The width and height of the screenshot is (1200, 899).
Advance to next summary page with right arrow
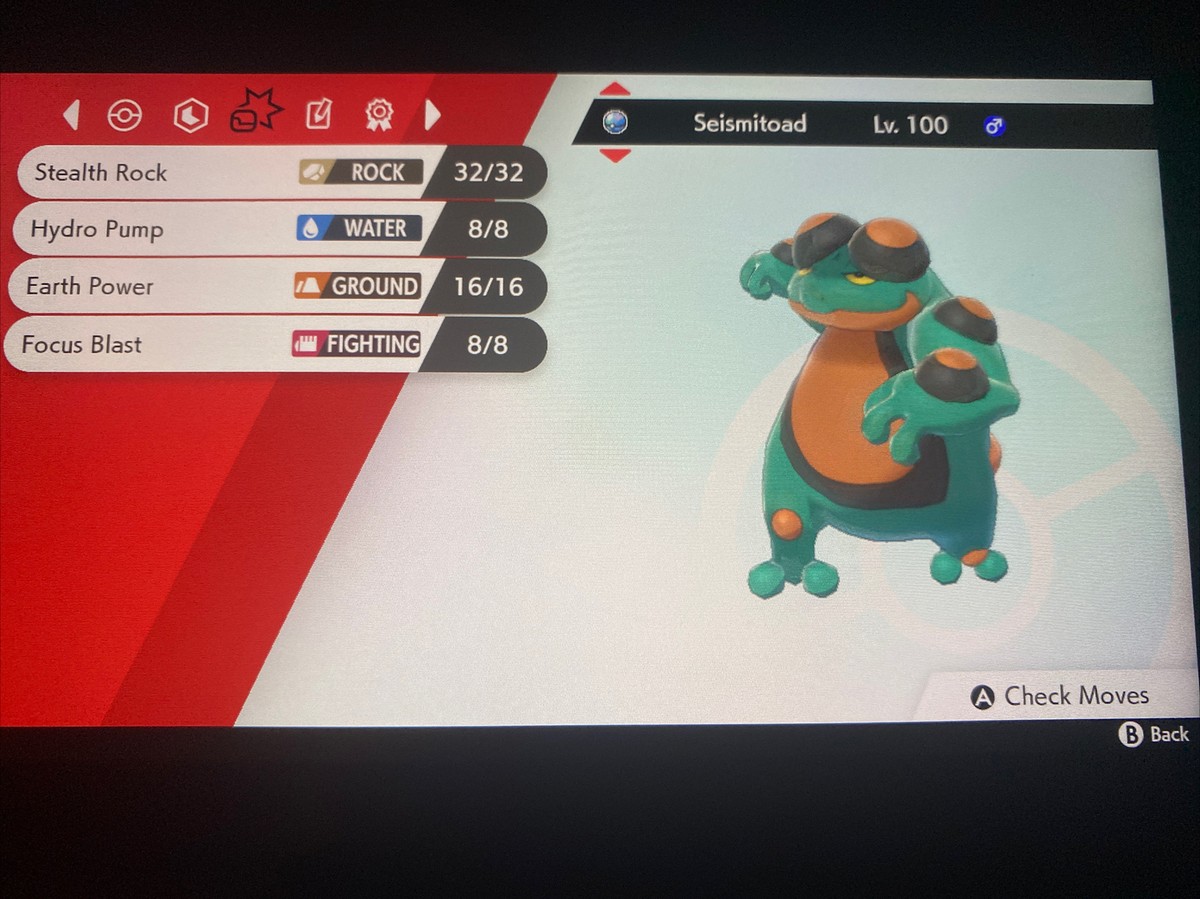click(x=432, y=115)
